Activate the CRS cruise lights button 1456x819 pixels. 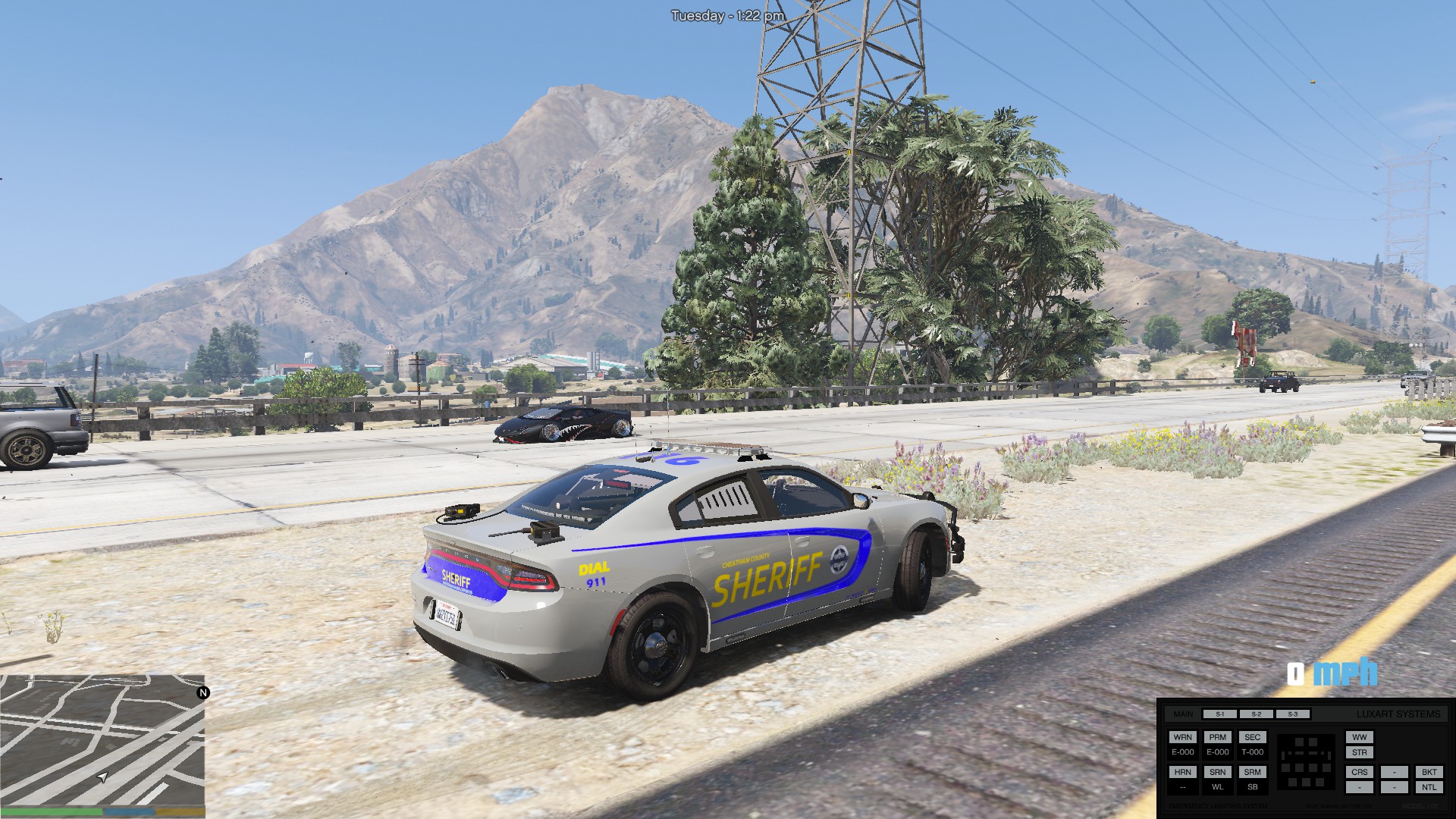pyautogui.click(x=1359, y=772)
